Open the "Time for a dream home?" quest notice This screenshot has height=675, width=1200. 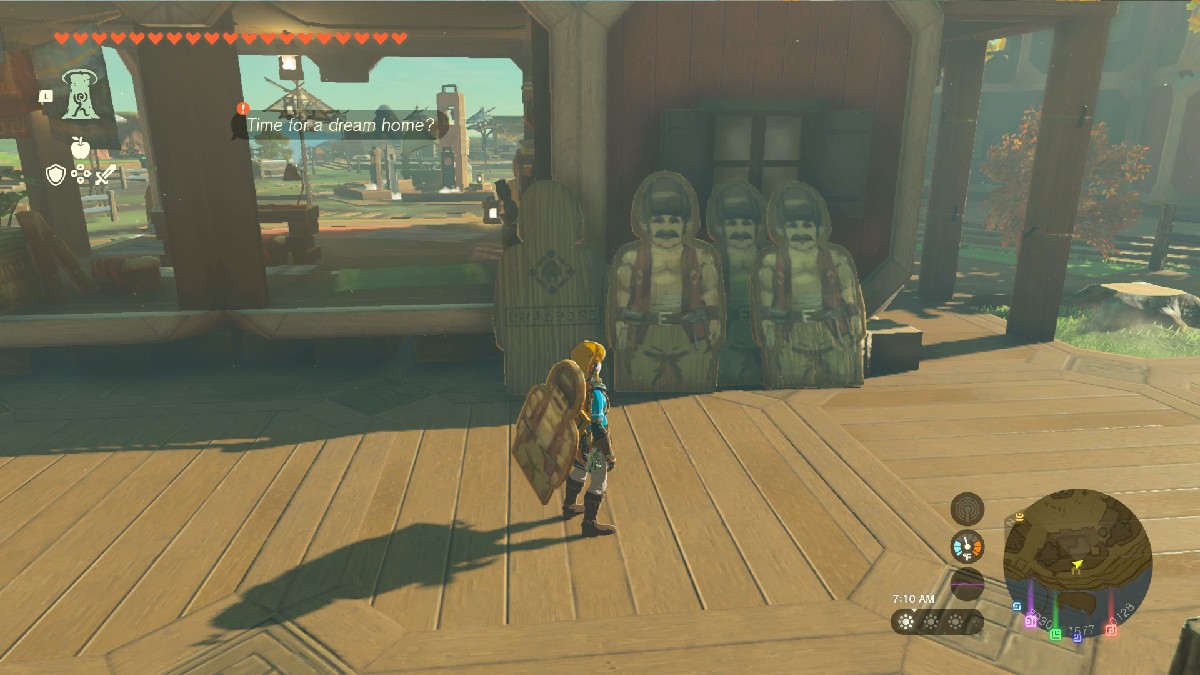click(x=340, y=126)
